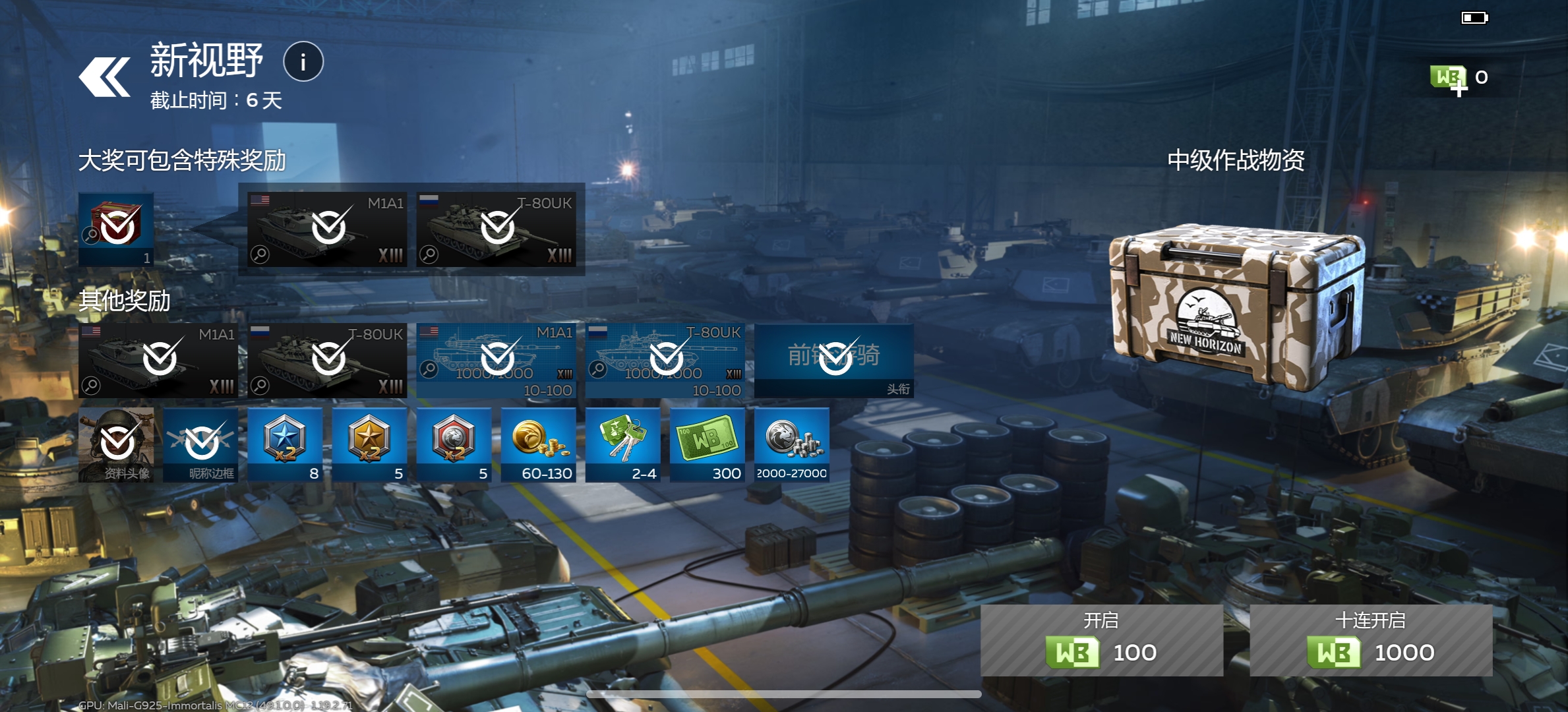Open ten crates for 1000 WB
The width and height of the screenshot is (1568, 712).
[1370, 640]
